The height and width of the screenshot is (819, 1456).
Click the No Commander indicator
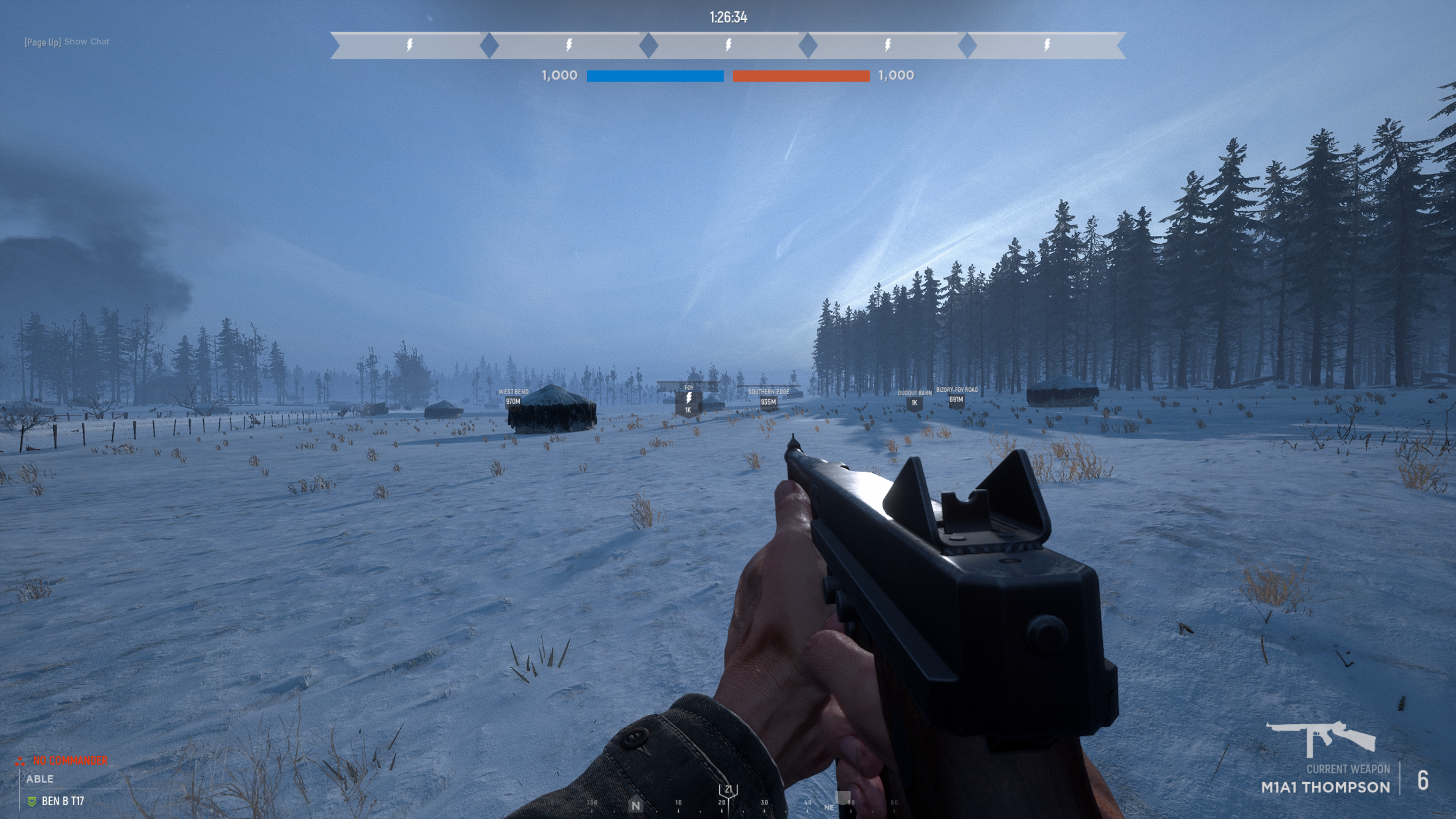tap(69, 760)
